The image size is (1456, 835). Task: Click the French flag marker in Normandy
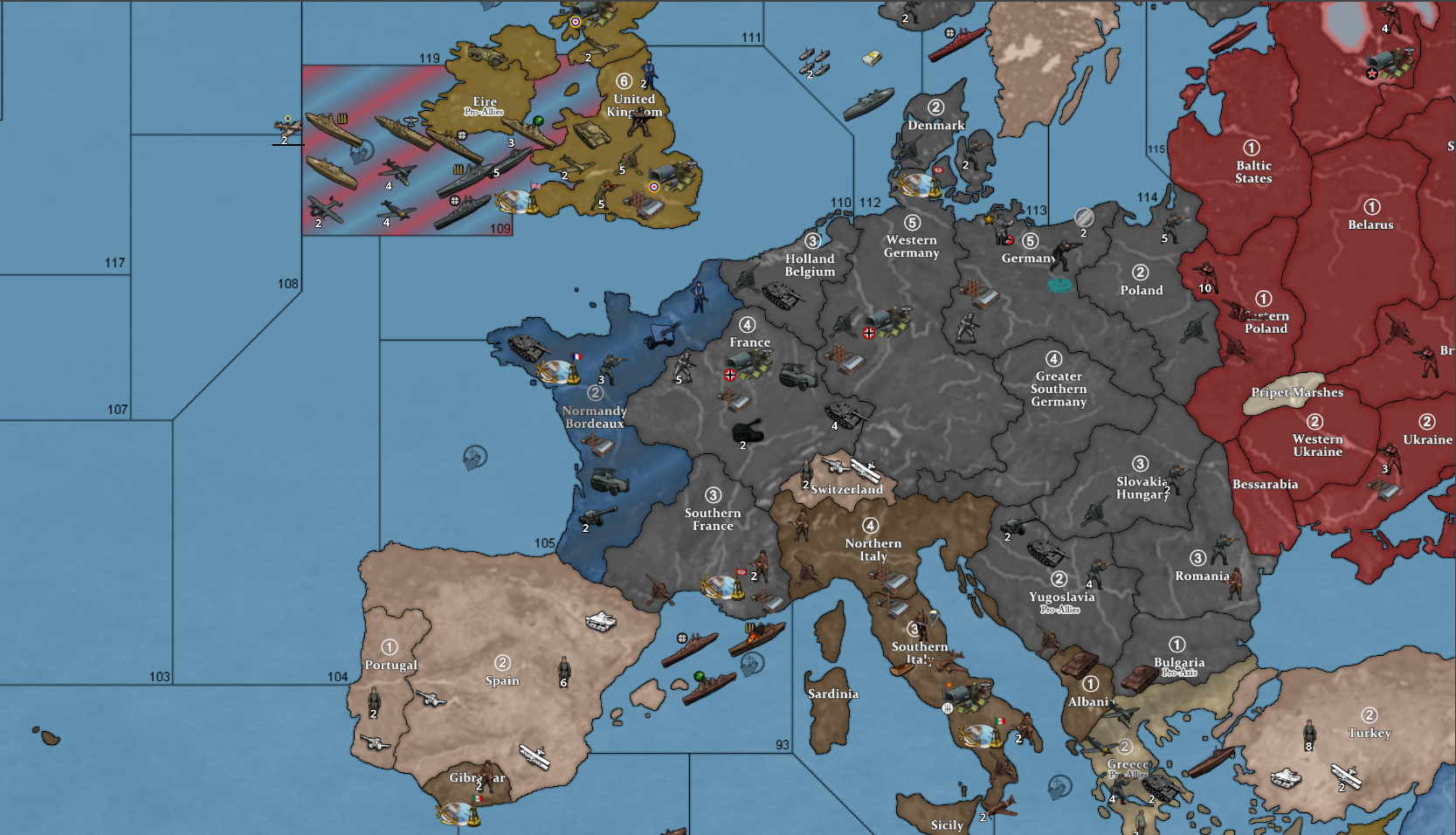(x=579, y=356)
